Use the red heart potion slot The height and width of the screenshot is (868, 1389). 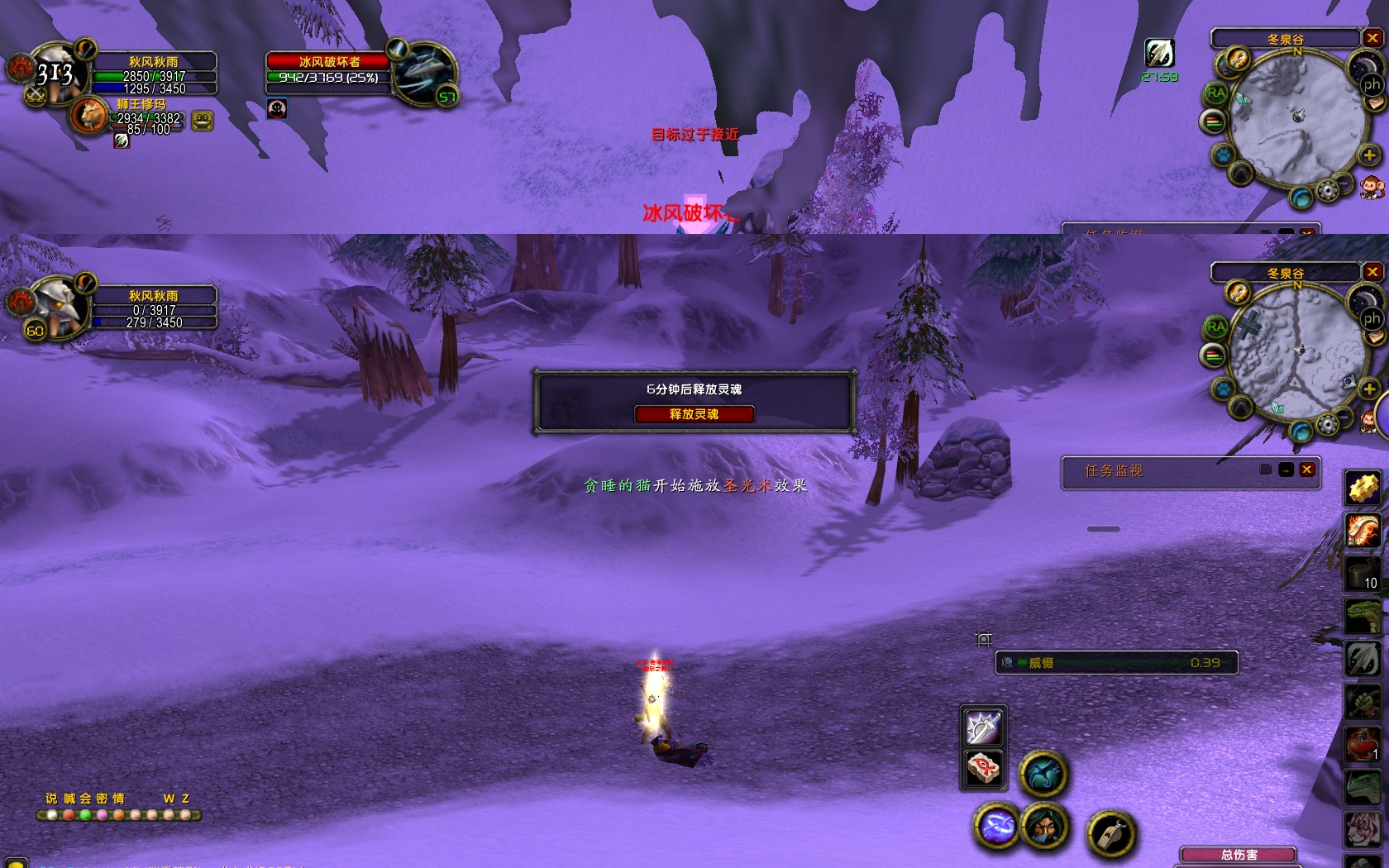coord(1363,744)
